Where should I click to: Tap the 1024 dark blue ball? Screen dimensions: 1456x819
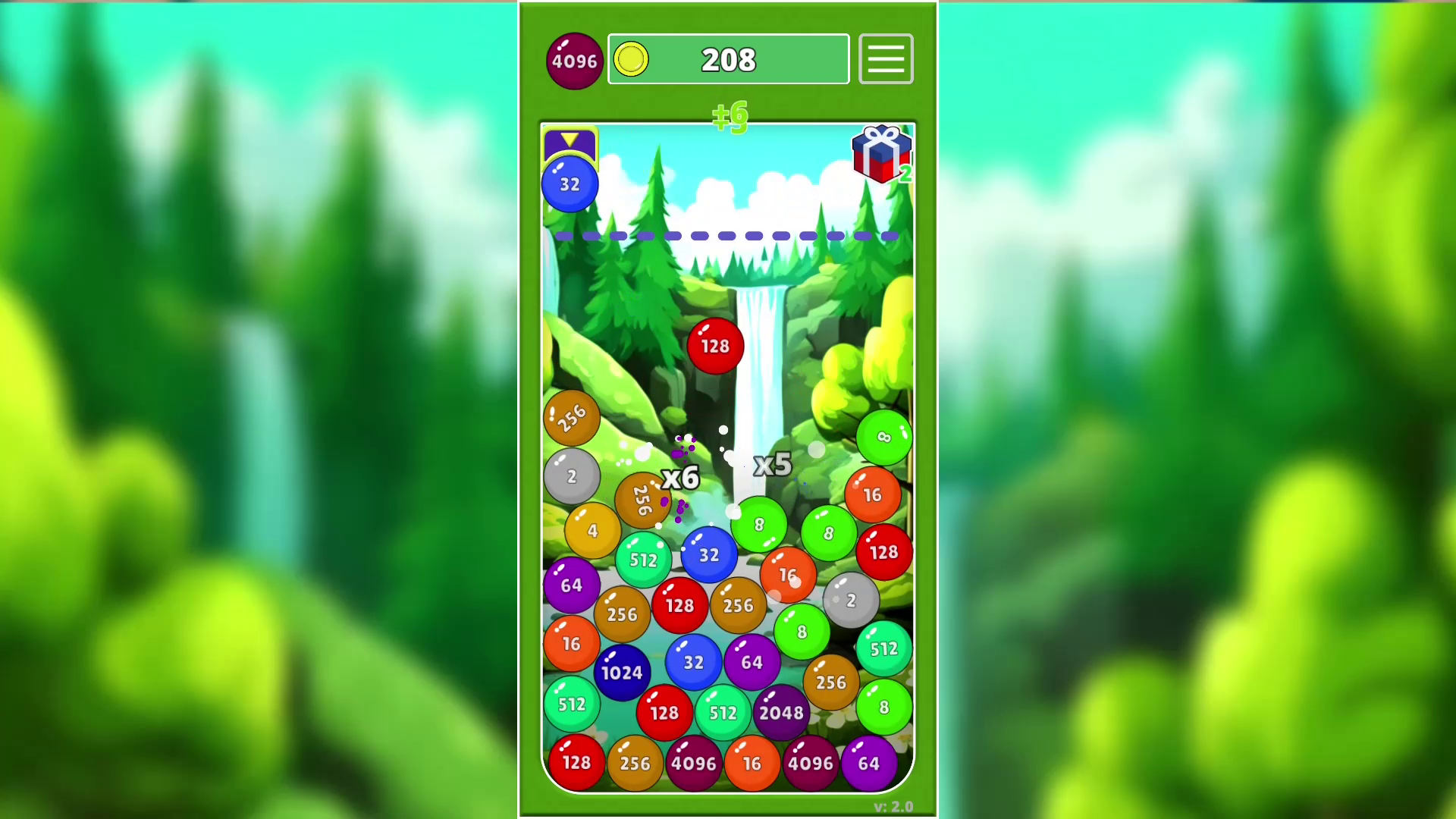(622, 672)
